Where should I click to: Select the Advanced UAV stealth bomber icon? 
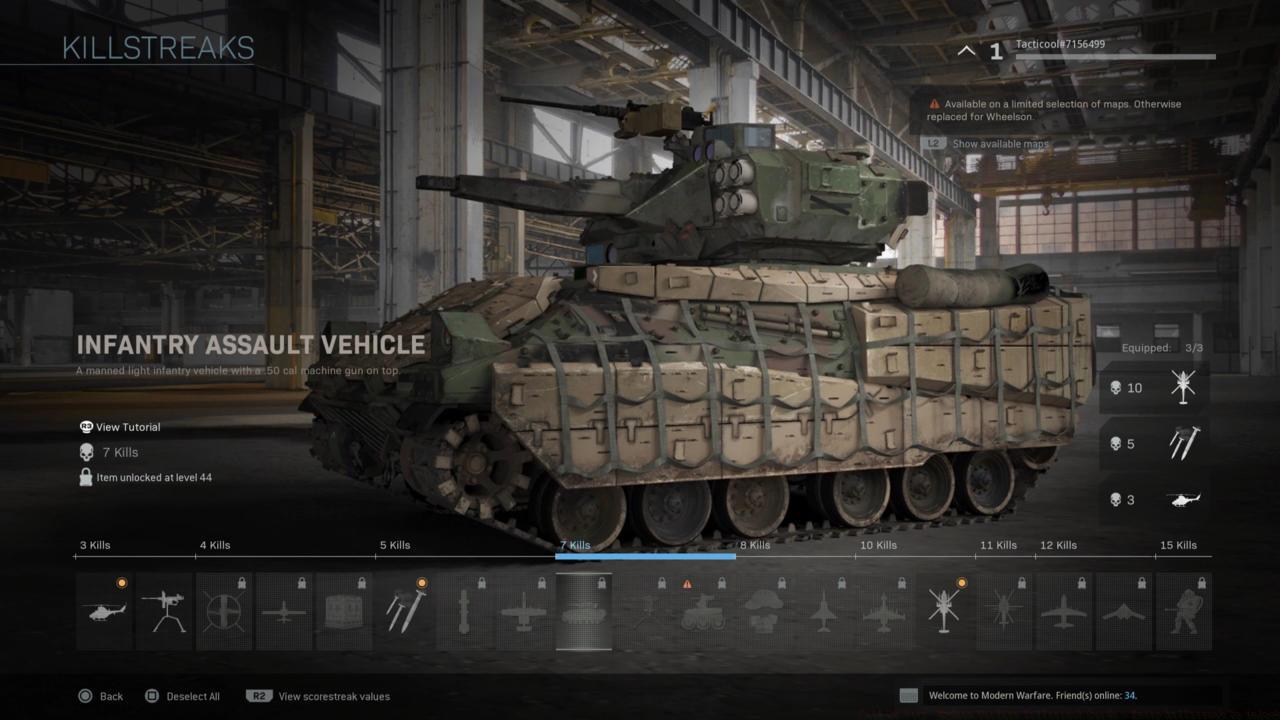click(1125, 610)
